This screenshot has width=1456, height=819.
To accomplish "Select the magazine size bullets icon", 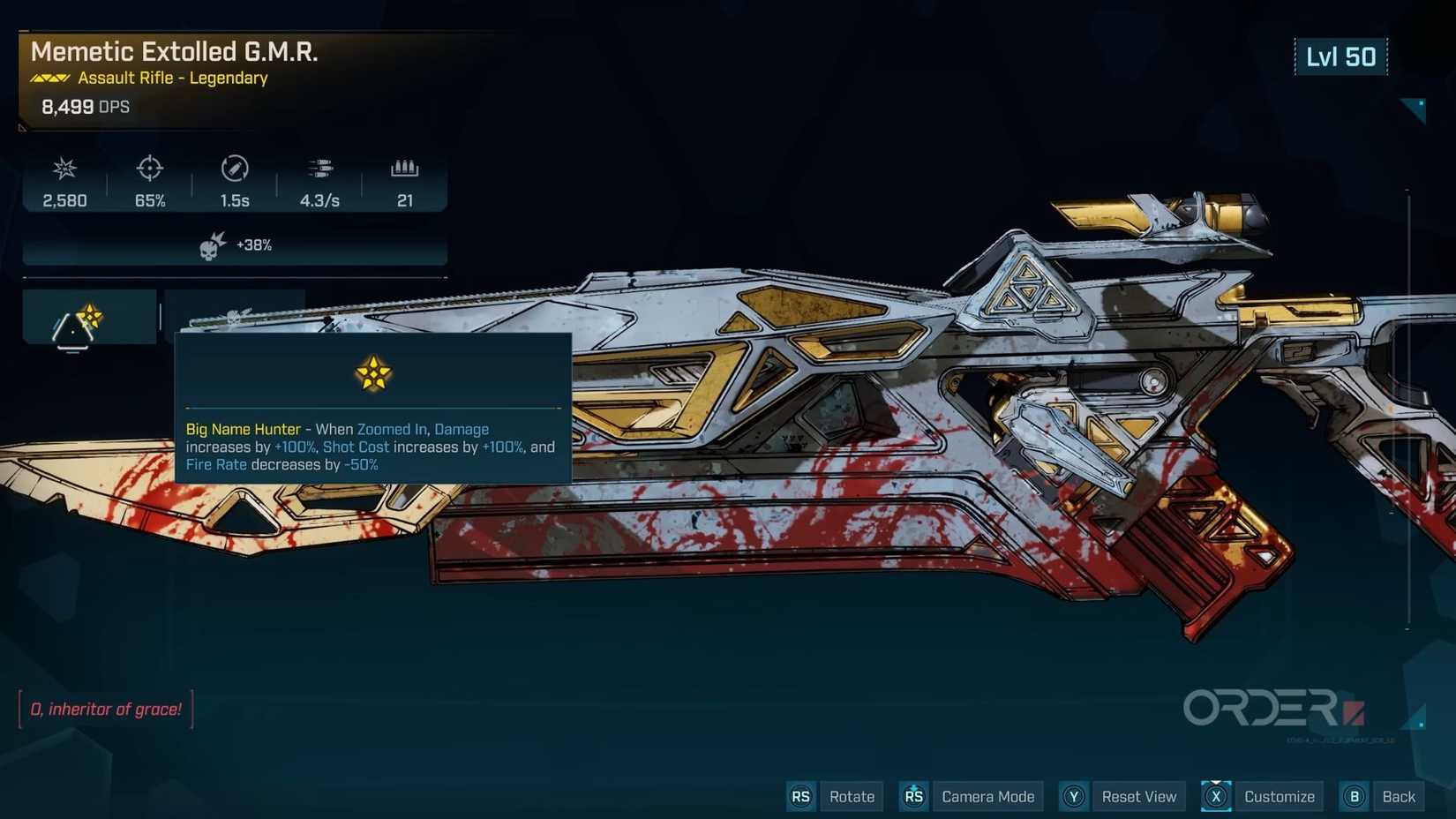I will 405,169.
